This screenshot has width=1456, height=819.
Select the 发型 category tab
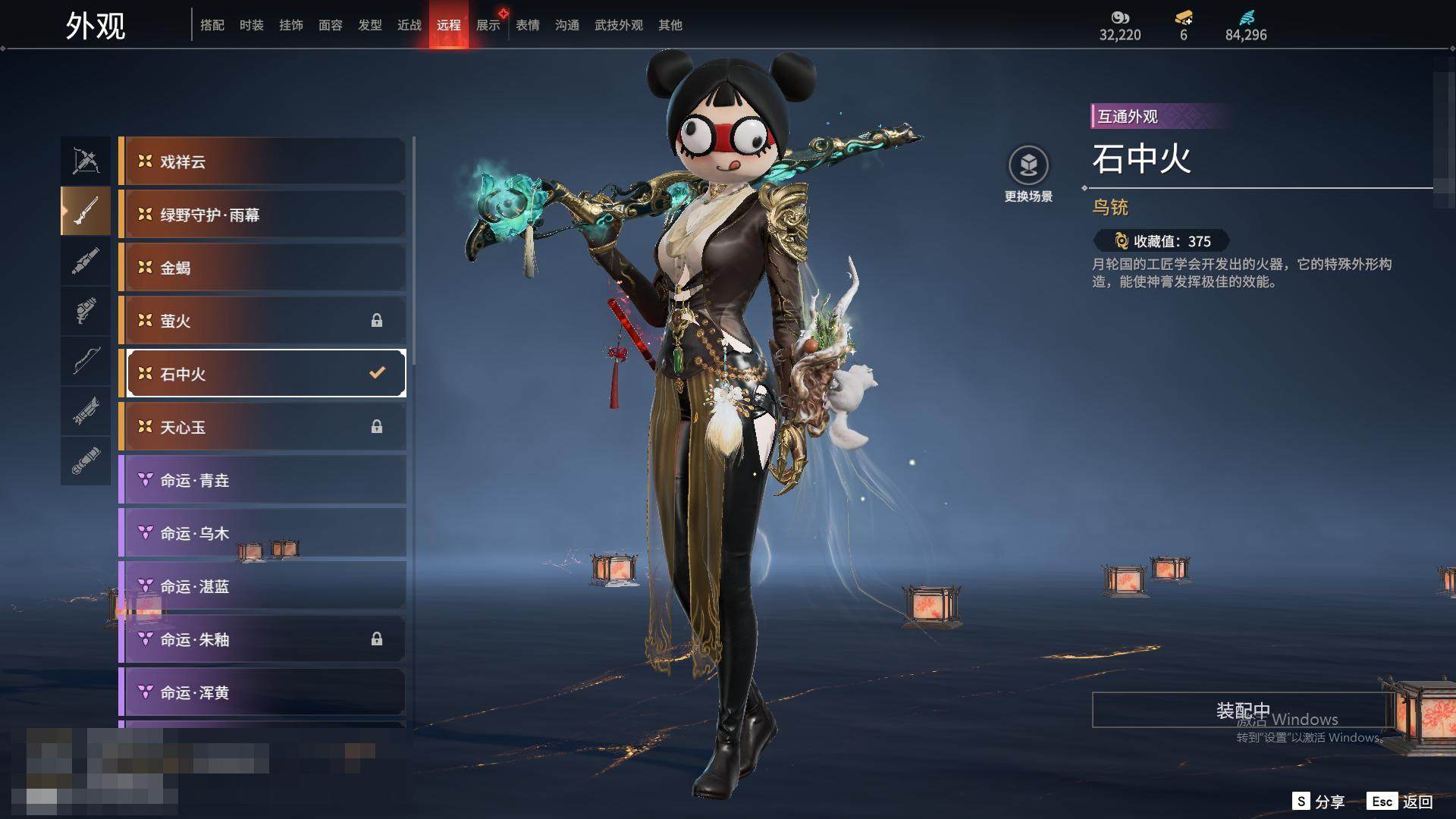pyautogui.click(x=369, y=25)
